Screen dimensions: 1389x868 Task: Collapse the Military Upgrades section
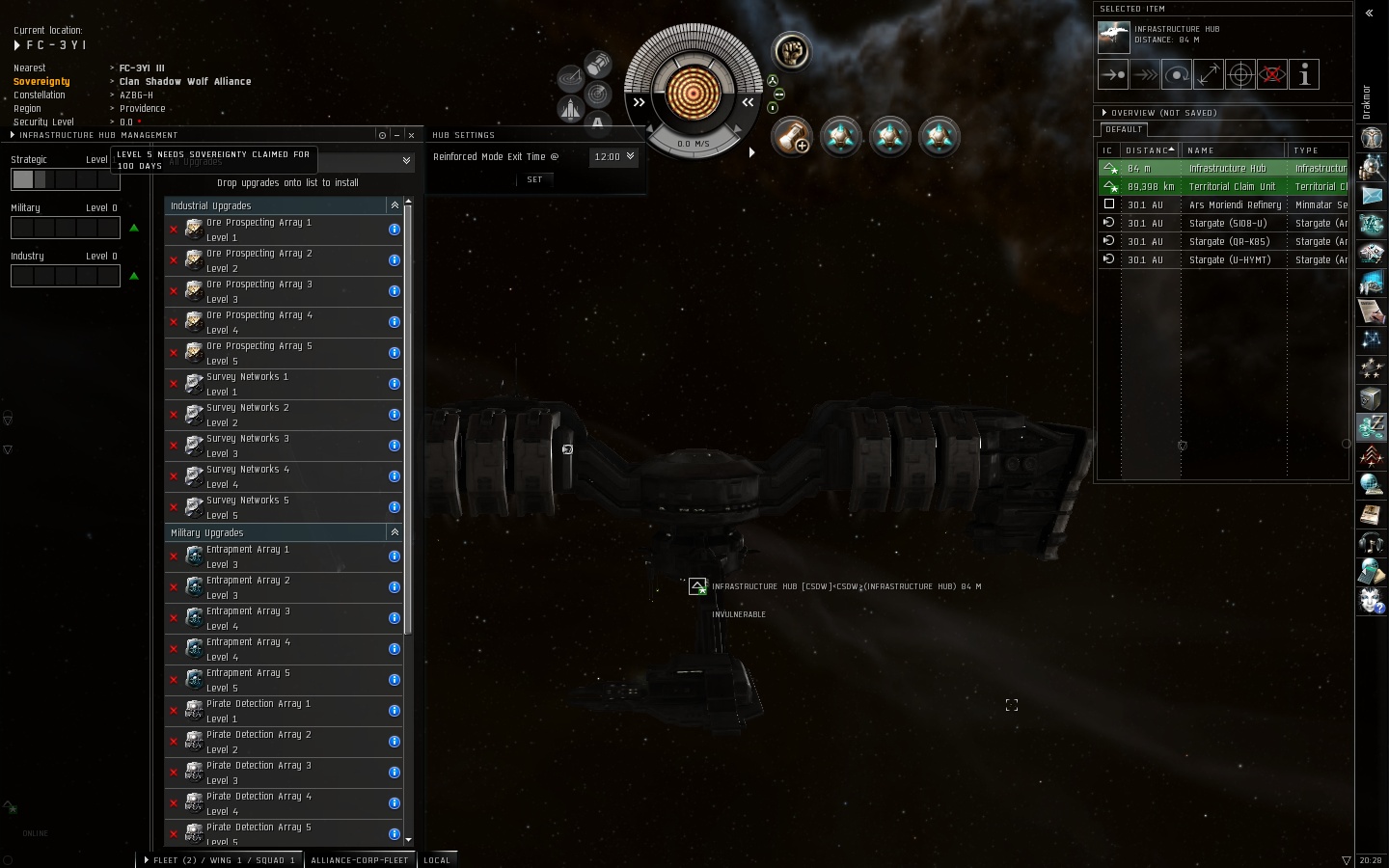(395, 532)
